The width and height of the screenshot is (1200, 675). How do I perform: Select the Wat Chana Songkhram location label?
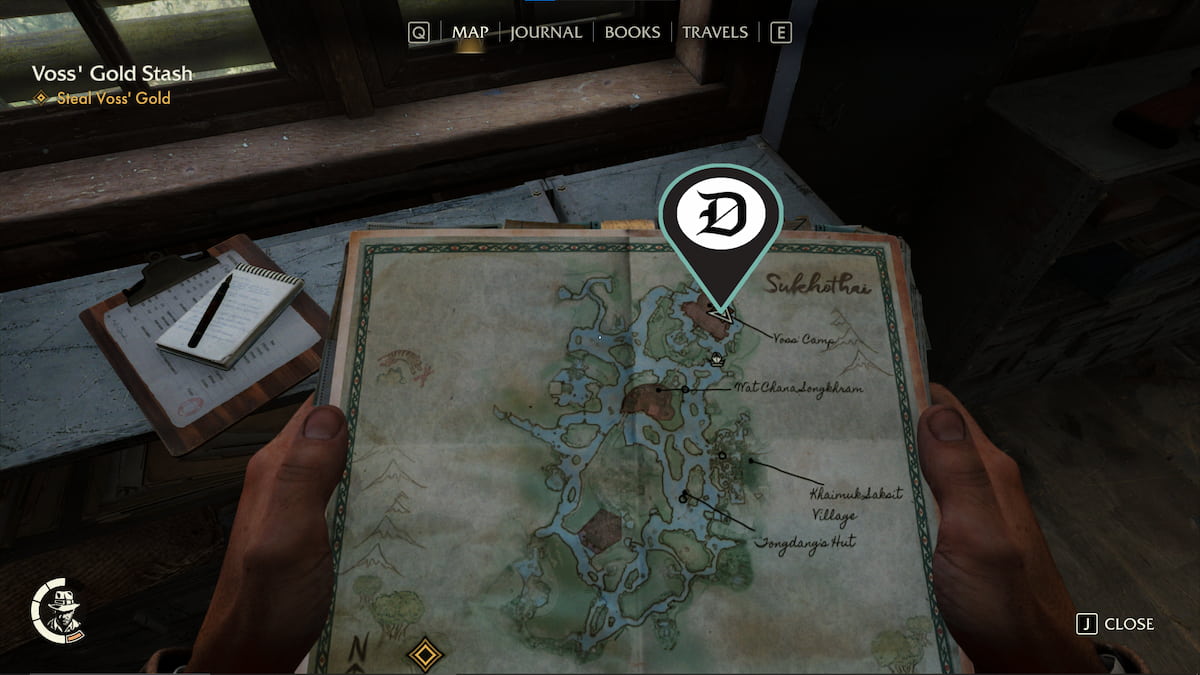798,387
